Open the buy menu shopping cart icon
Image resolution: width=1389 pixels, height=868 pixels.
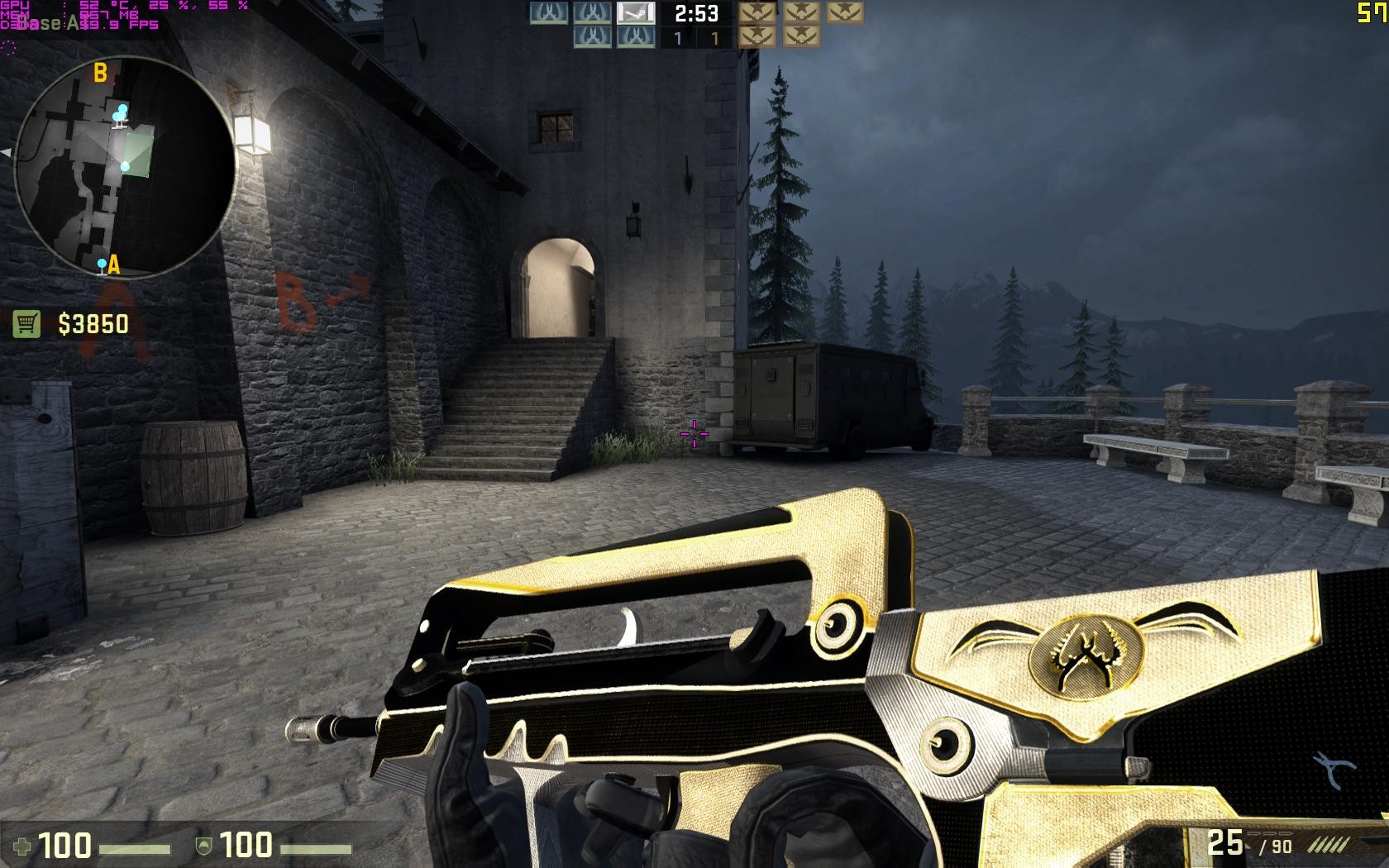[x=25, y=322]
